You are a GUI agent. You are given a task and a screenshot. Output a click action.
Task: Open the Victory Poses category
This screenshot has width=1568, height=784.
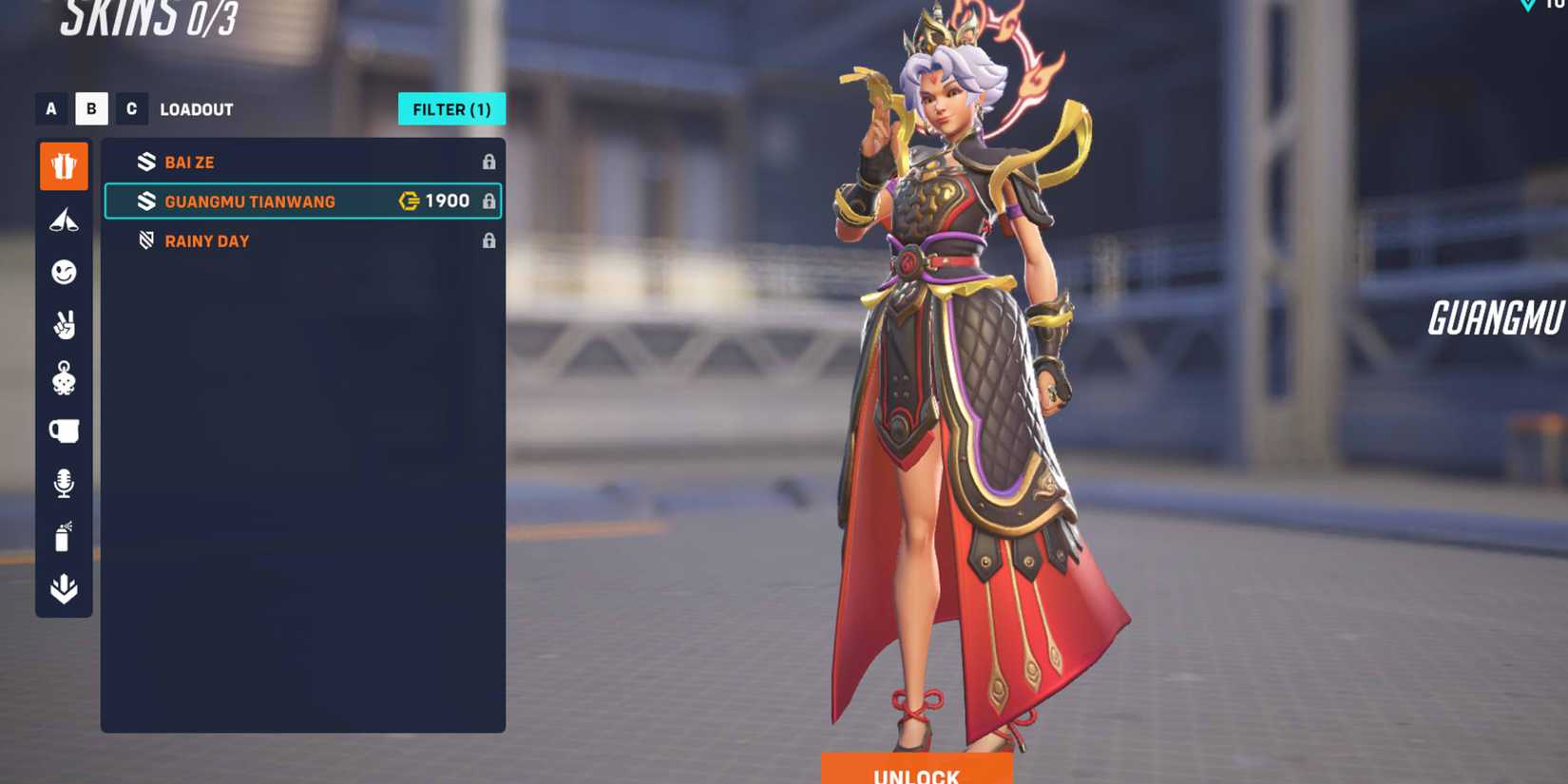[63, 325]
